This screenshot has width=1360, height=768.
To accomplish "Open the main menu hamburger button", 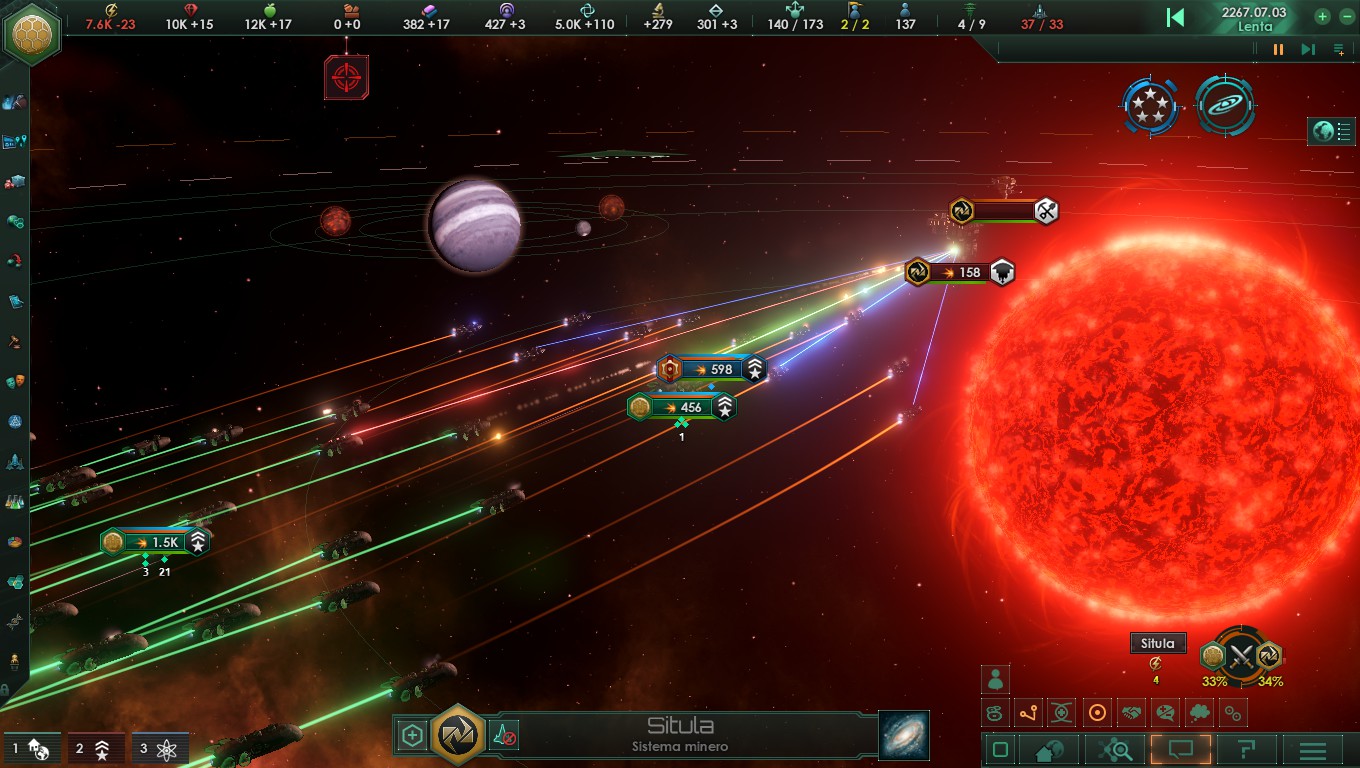I will pyautogui.click(x=1312, y=750).
